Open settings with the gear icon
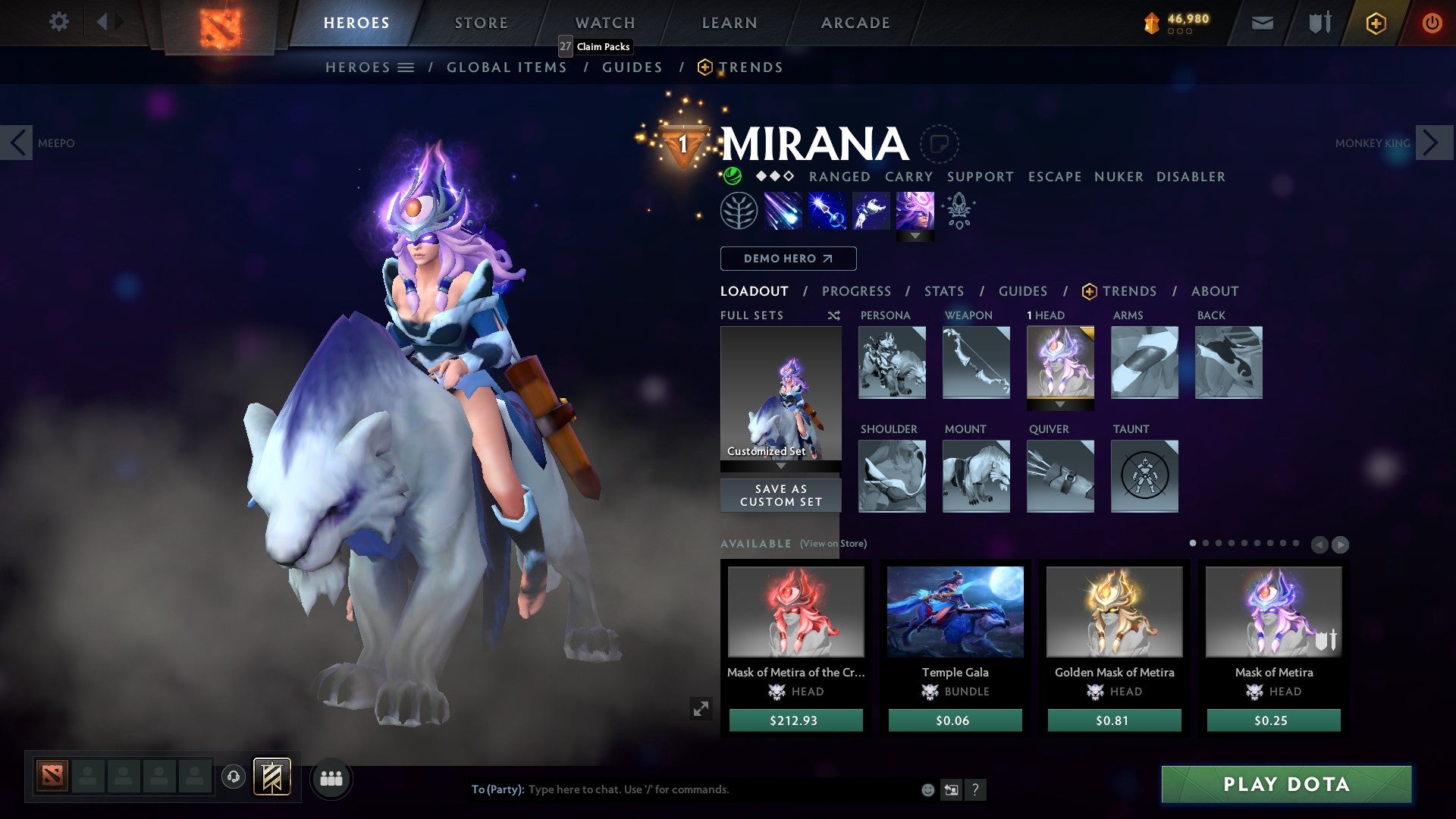 (58, 22)
